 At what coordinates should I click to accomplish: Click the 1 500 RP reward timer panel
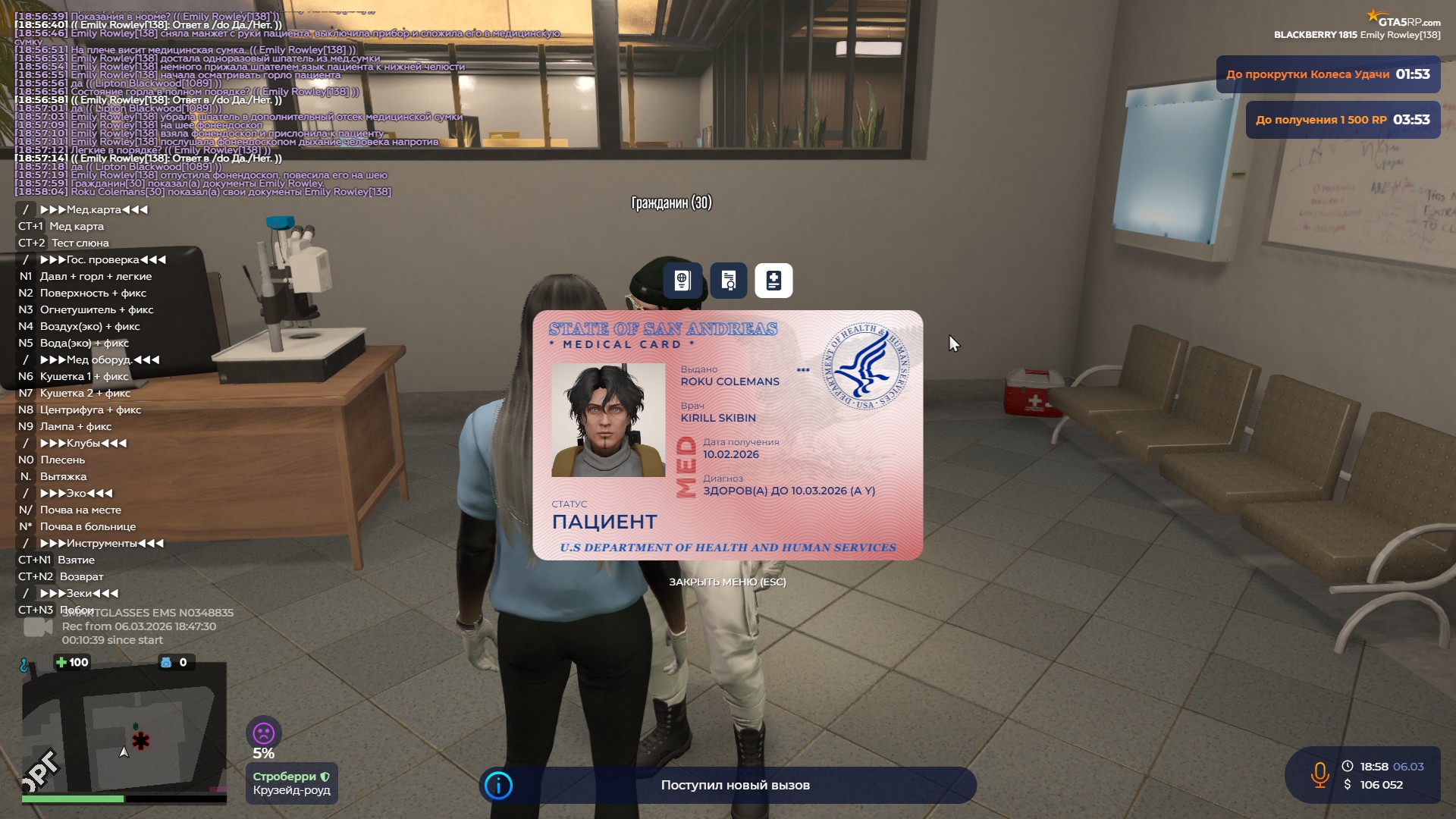coord(1342,120)
